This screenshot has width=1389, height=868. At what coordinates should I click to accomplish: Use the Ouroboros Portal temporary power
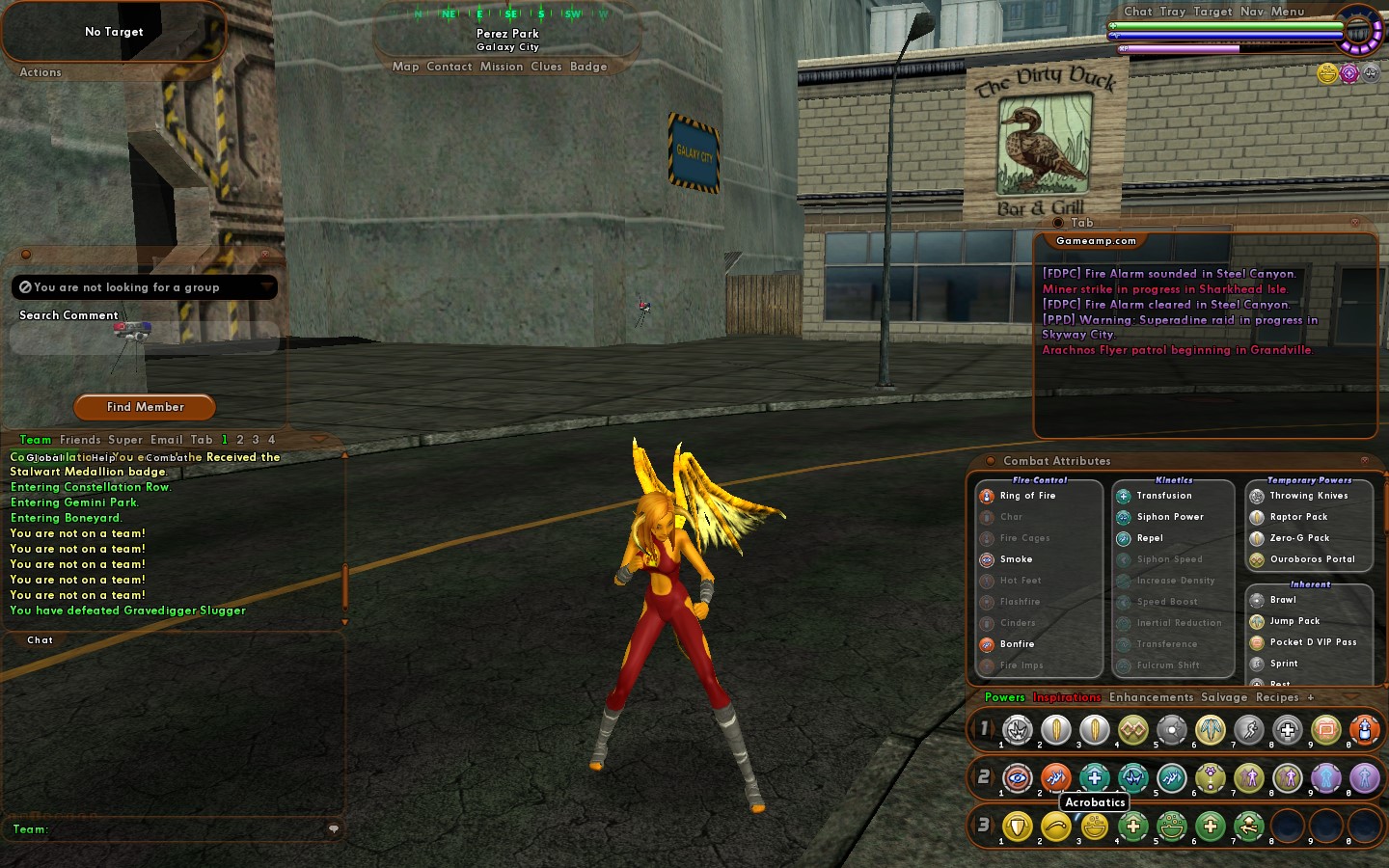pyautogui.click(x=1312, y=559)
